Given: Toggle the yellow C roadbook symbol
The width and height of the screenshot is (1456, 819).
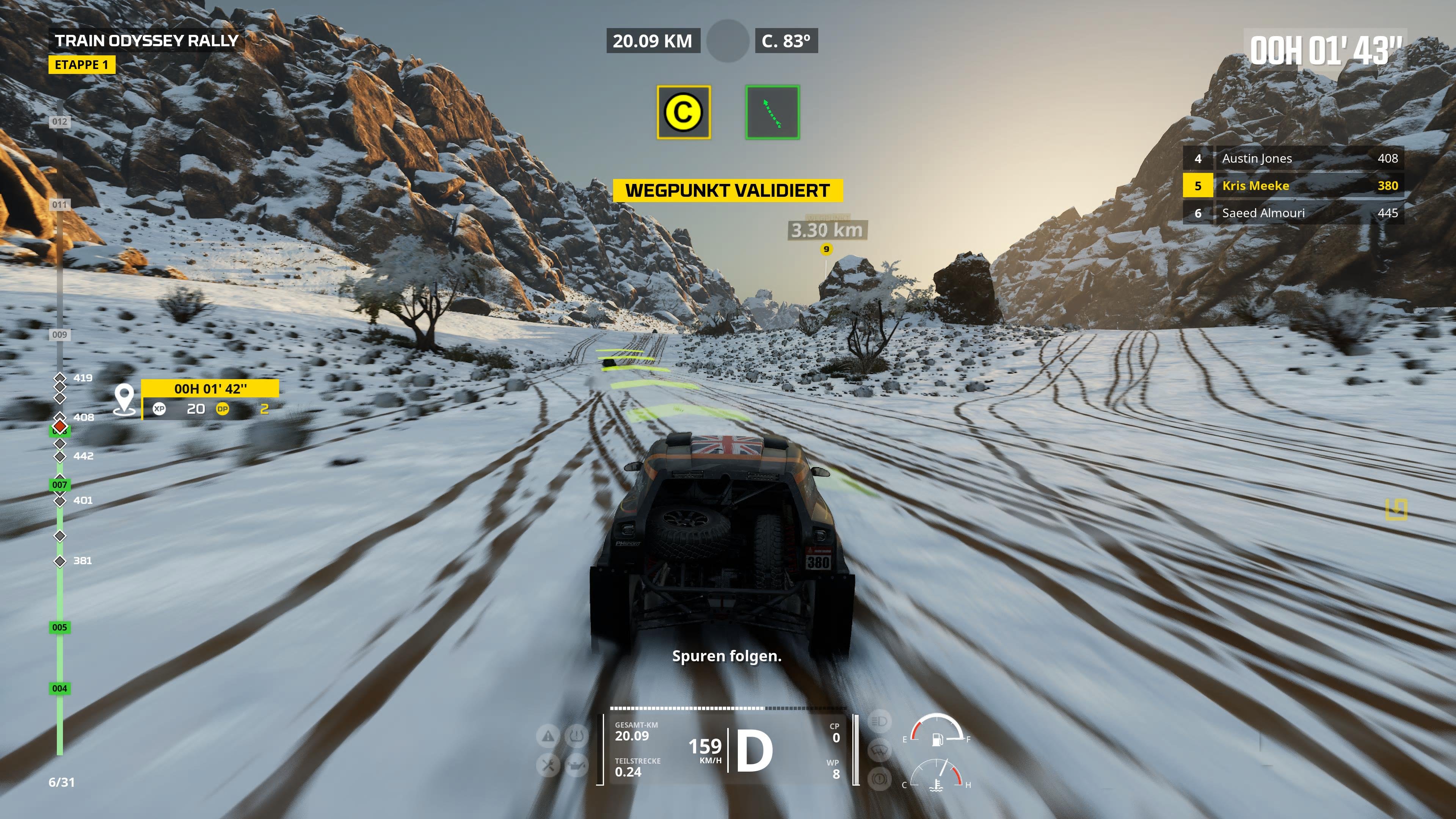Looking at the screenshot, I should pyautogui.click(x=684, y=112).
